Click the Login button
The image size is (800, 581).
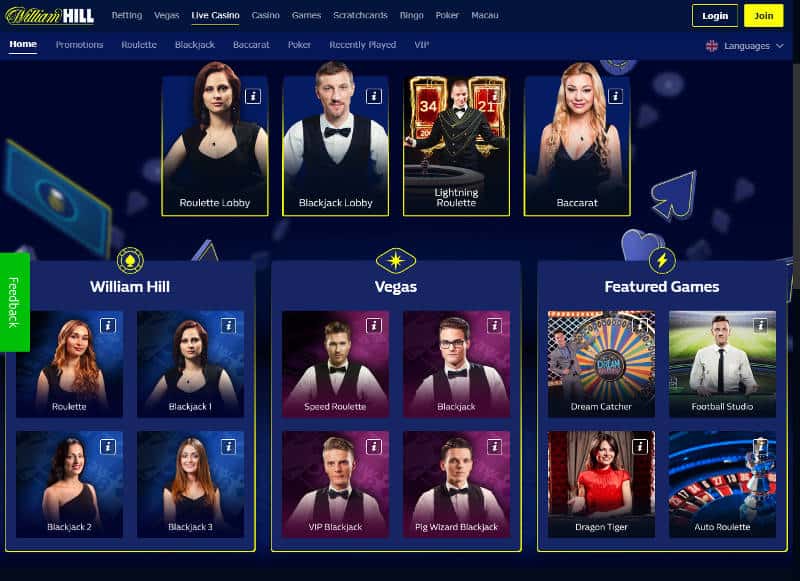tap(714, 15)
